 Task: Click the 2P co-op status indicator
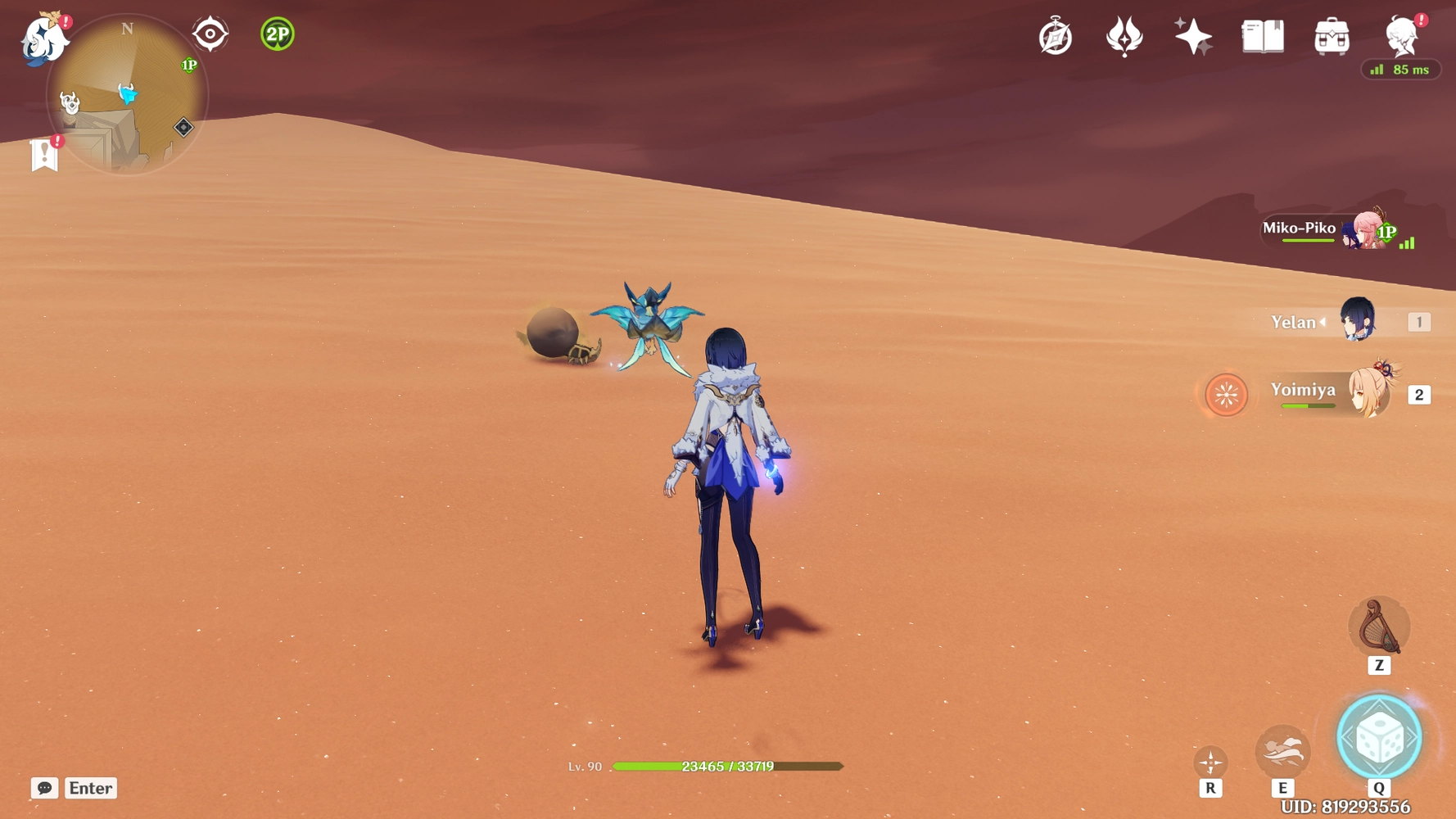click(x=276, y=34)
